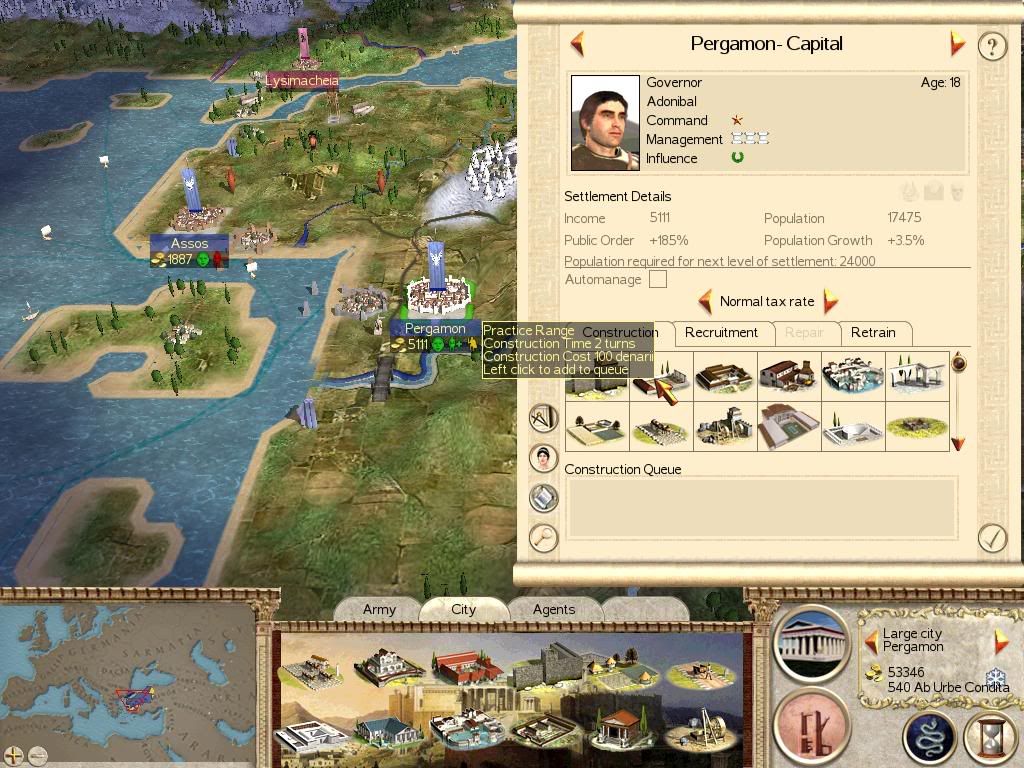Screen dimensions: 1024x768
Task: Open the faction snake emblem button
Action: [x=929, y=738]
